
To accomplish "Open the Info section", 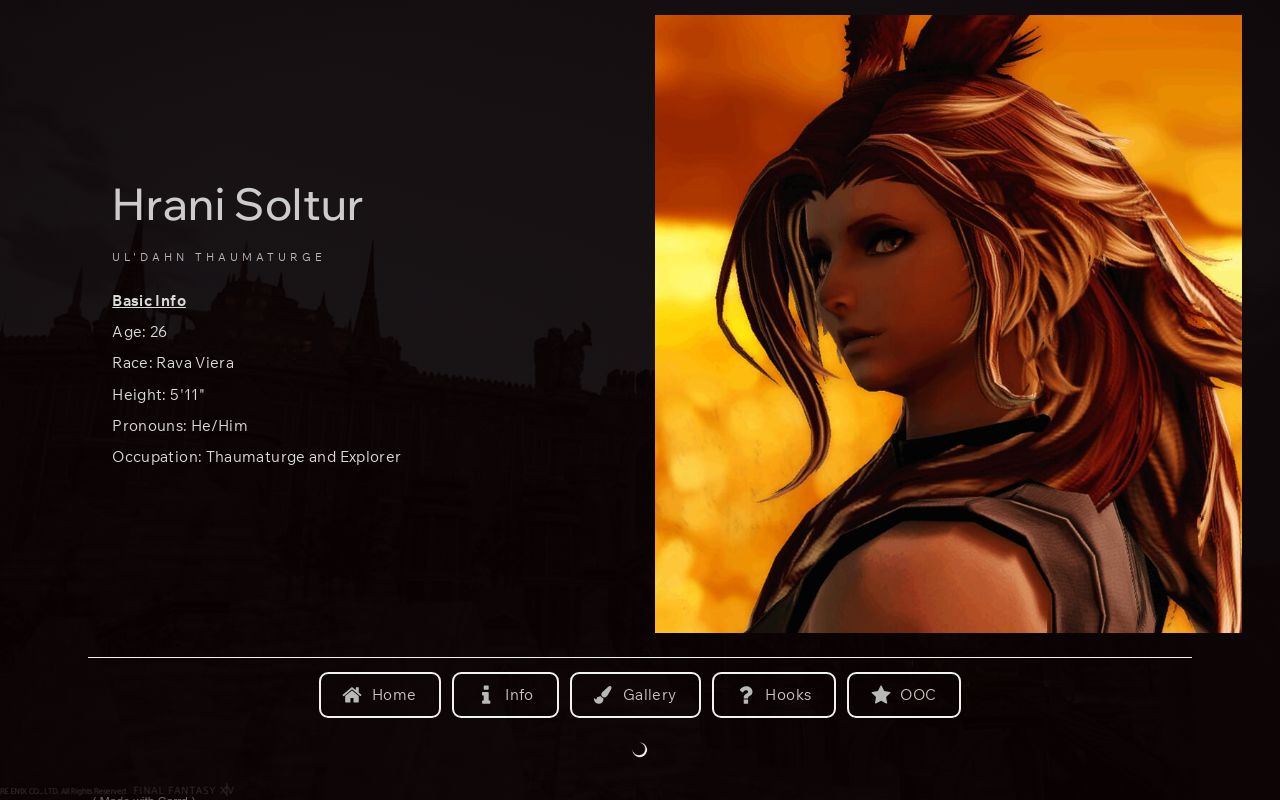I will [x=506, y=694].
